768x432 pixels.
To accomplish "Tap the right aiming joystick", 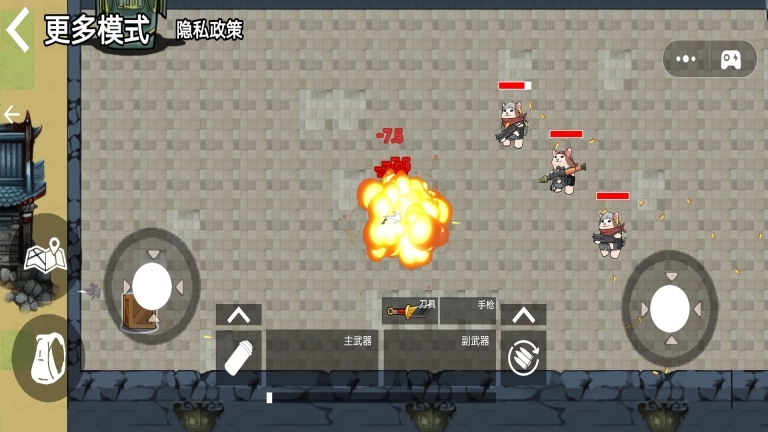I will (669, 308).
